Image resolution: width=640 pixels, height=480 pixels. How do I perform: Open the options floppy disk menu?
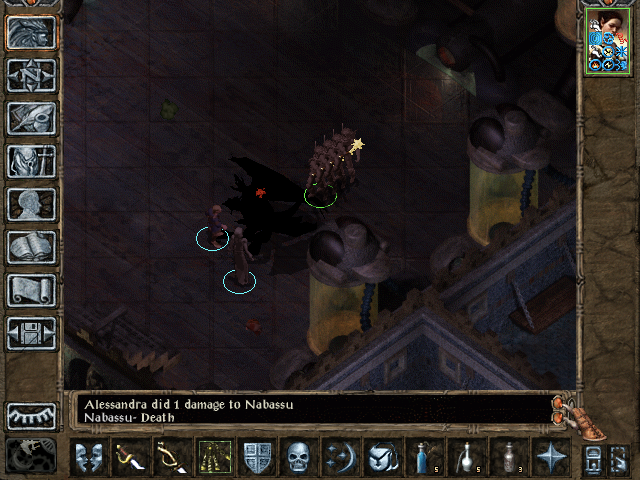pyautogui.click(x=31, y=333)
